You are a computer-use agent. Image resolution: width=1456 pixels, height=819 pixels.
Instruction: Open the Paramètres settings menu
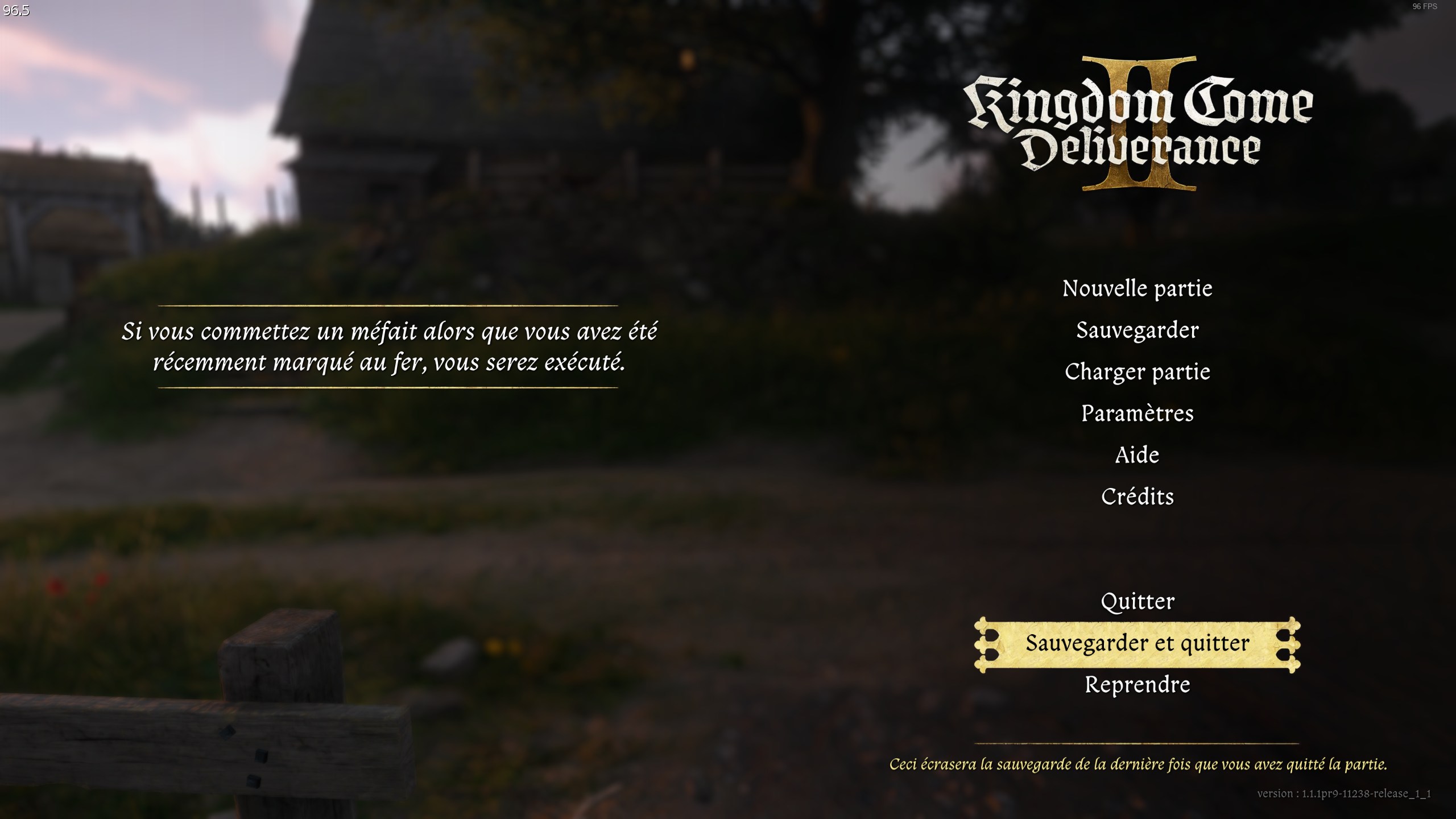1138,413
